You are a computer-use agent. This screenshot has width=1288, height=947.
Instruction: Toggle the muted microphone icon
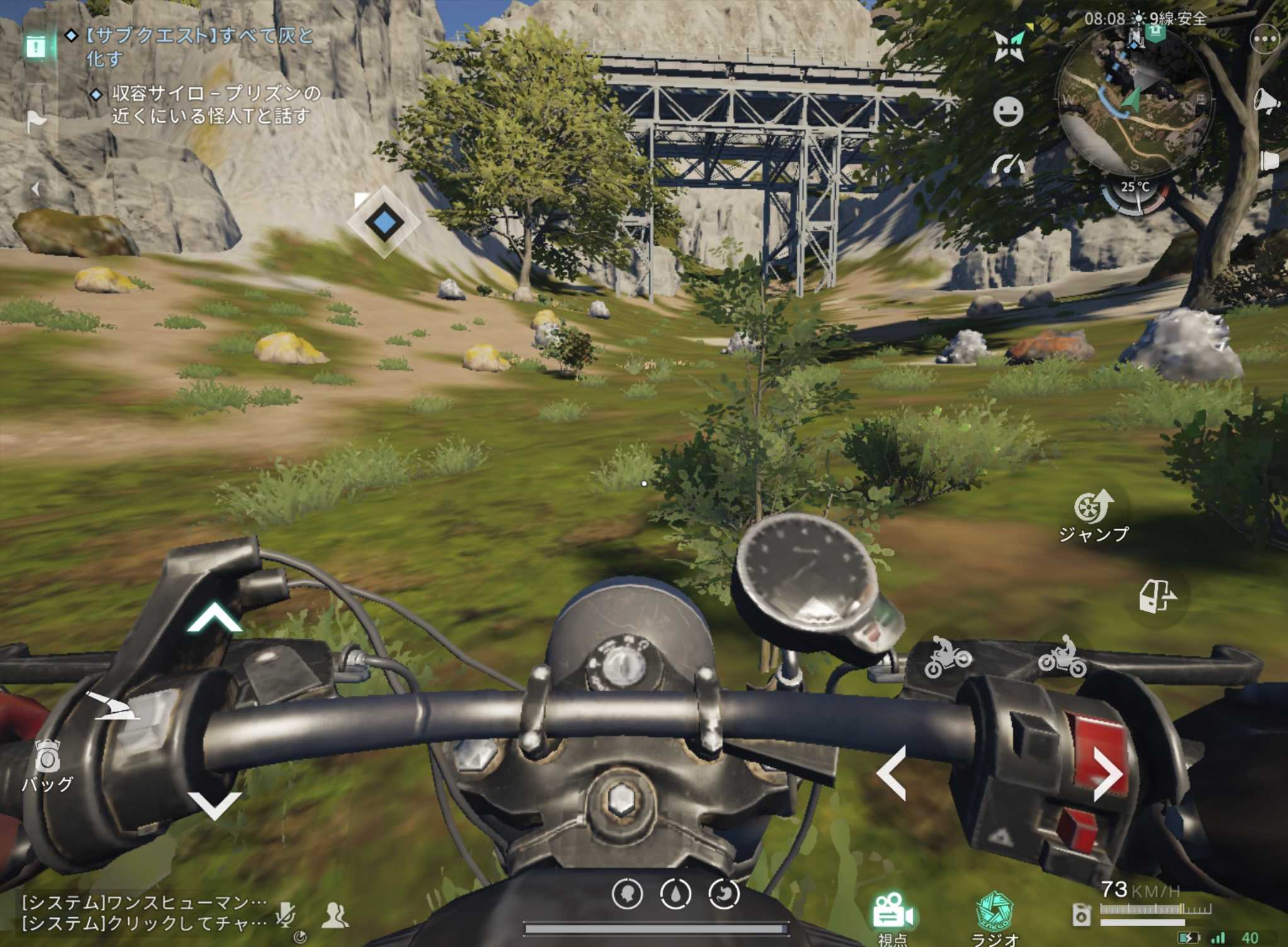[x=285, y=914]
